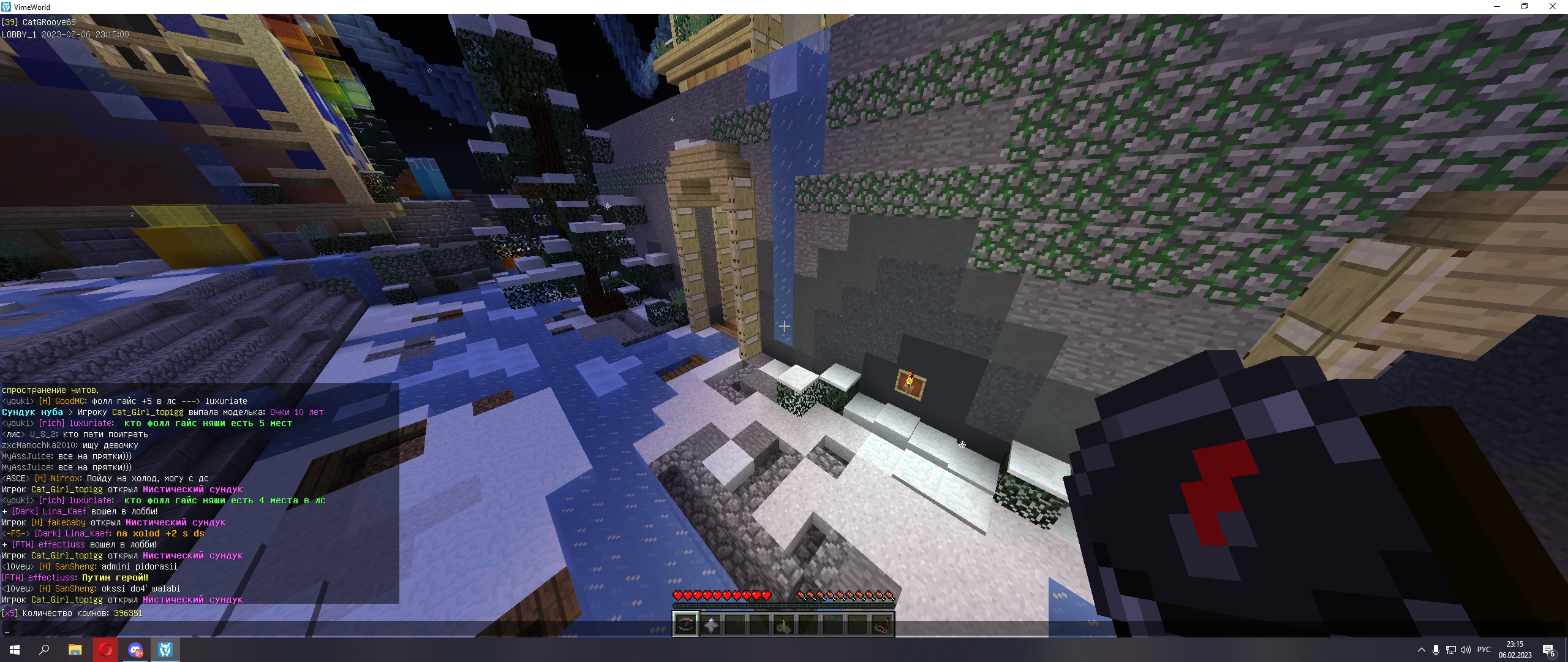Select the redstone comparator hotbar slot
This screenshot has width=1568, height=662.
pos(882,625)
